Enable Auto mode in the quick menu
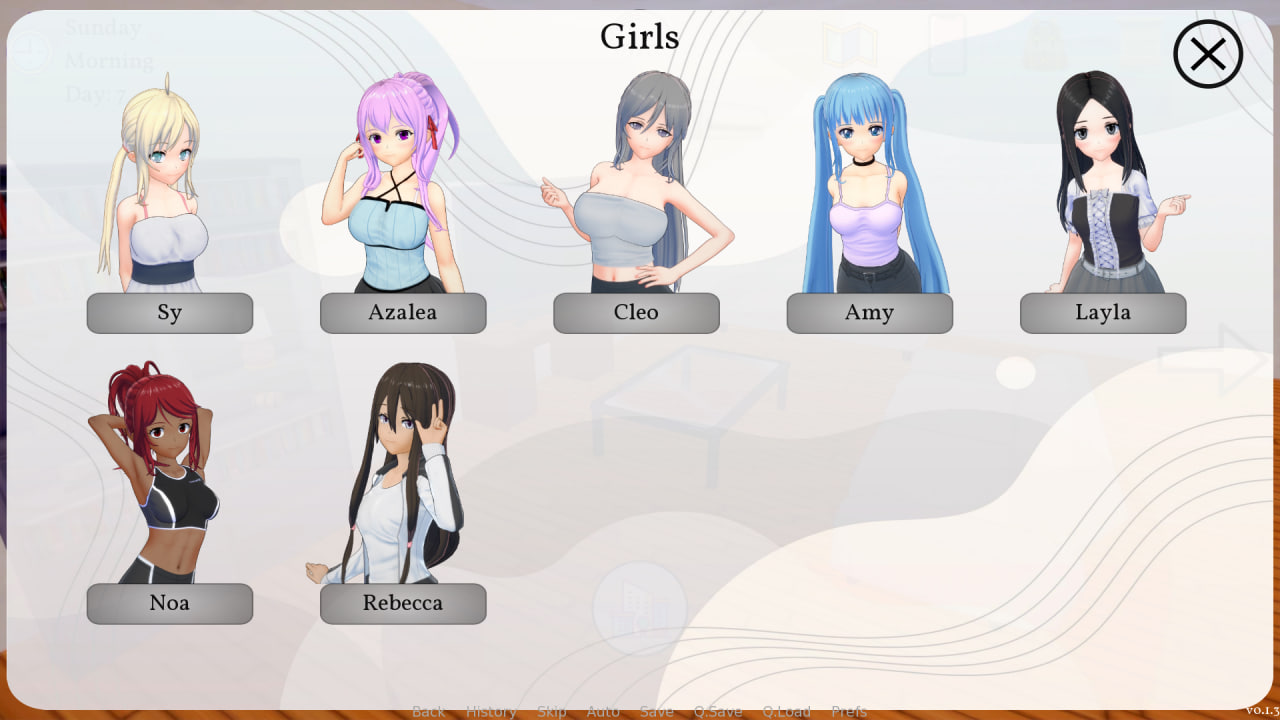This screenshot has height=720, width=1280. coord(603,711)
